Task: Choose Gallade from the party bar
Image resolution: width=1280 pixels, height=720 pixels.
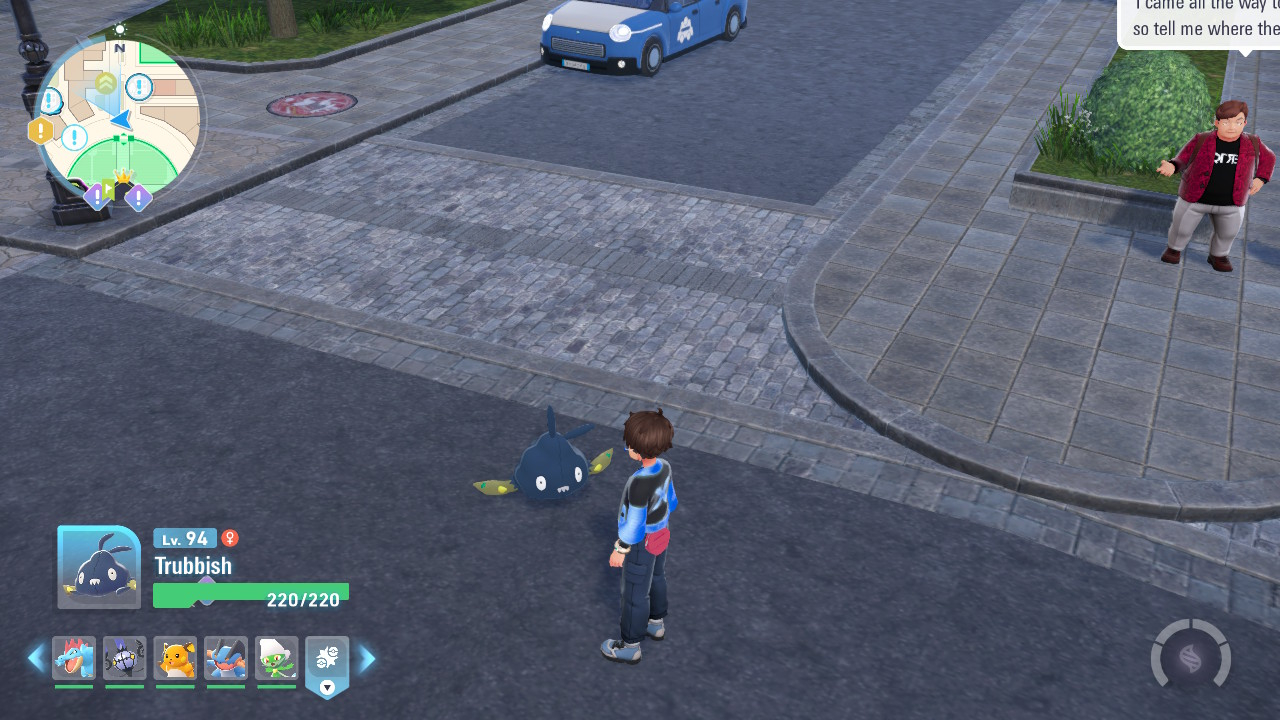Action: click(x=276, y=658)
